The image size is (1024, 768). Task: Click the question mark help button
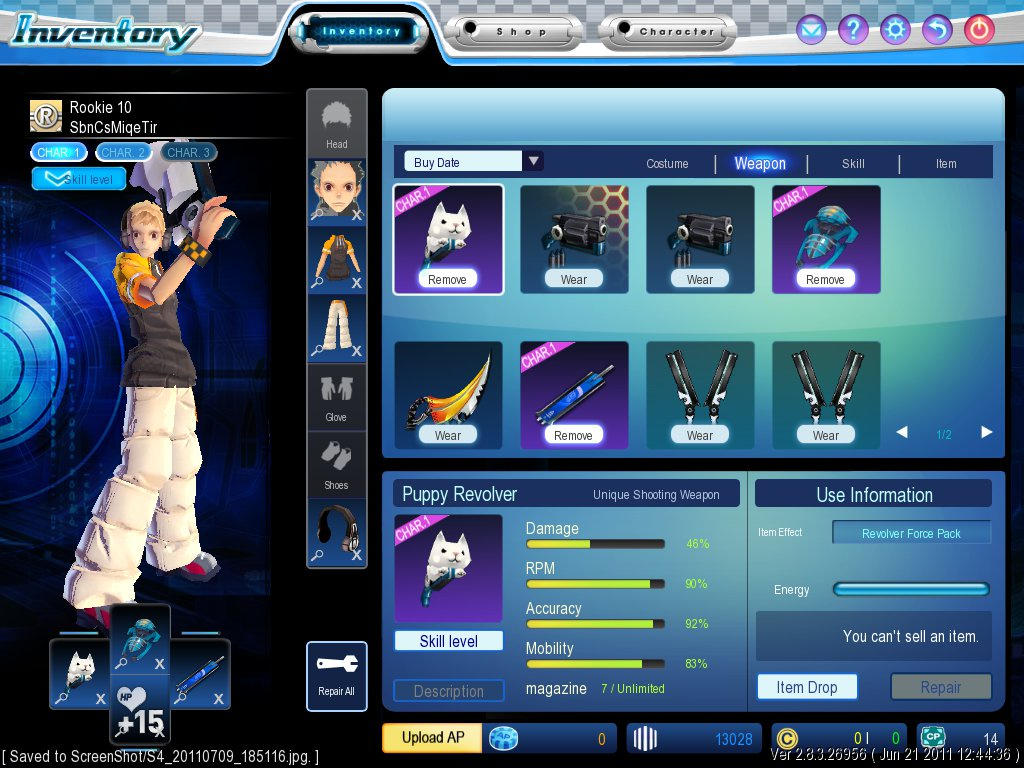[853, 30]
